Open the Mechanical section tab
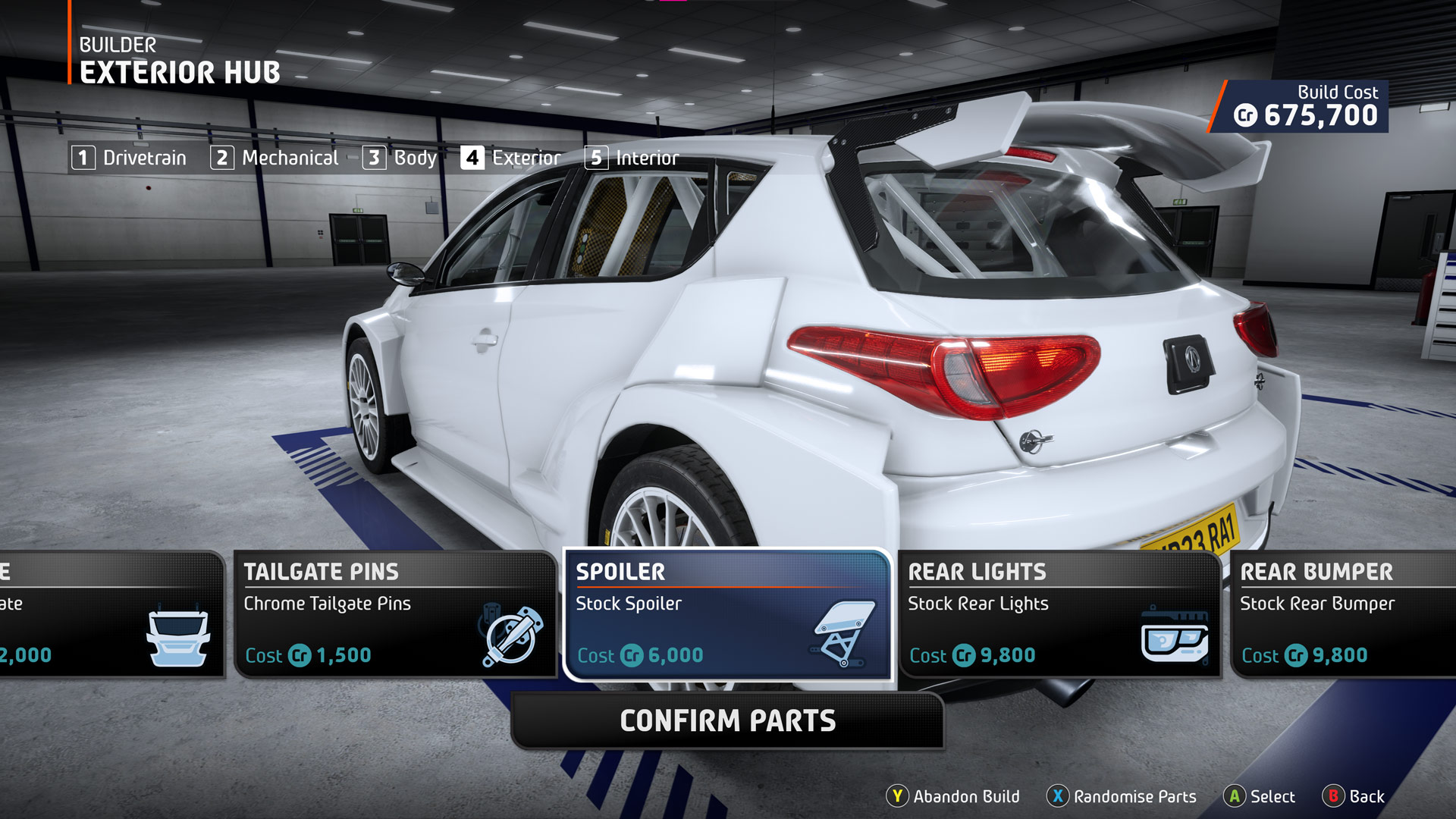 coord(275,158)
